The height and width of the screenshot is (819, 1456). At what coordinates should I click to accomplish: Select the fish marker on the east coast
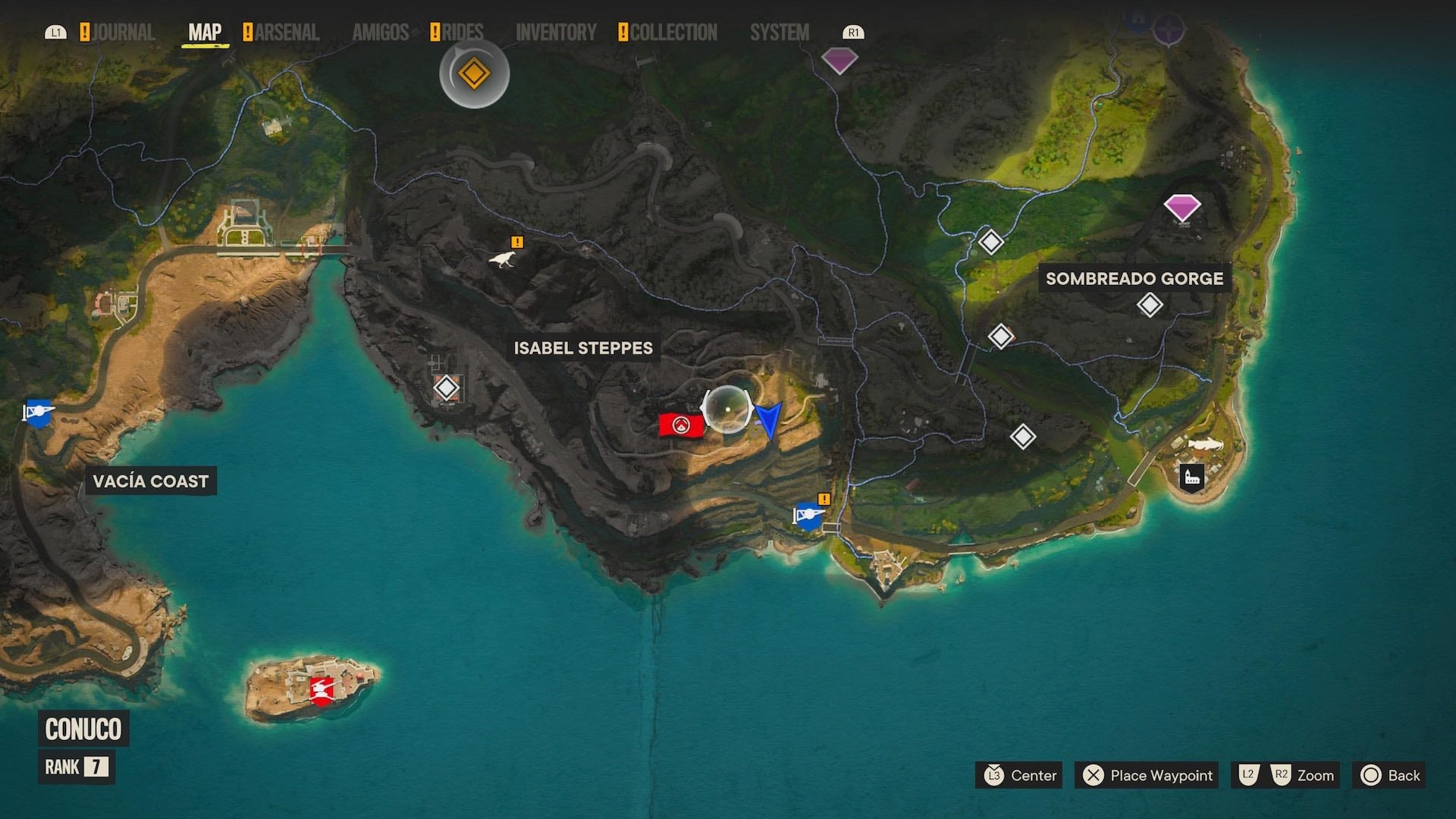[1205, 444]
